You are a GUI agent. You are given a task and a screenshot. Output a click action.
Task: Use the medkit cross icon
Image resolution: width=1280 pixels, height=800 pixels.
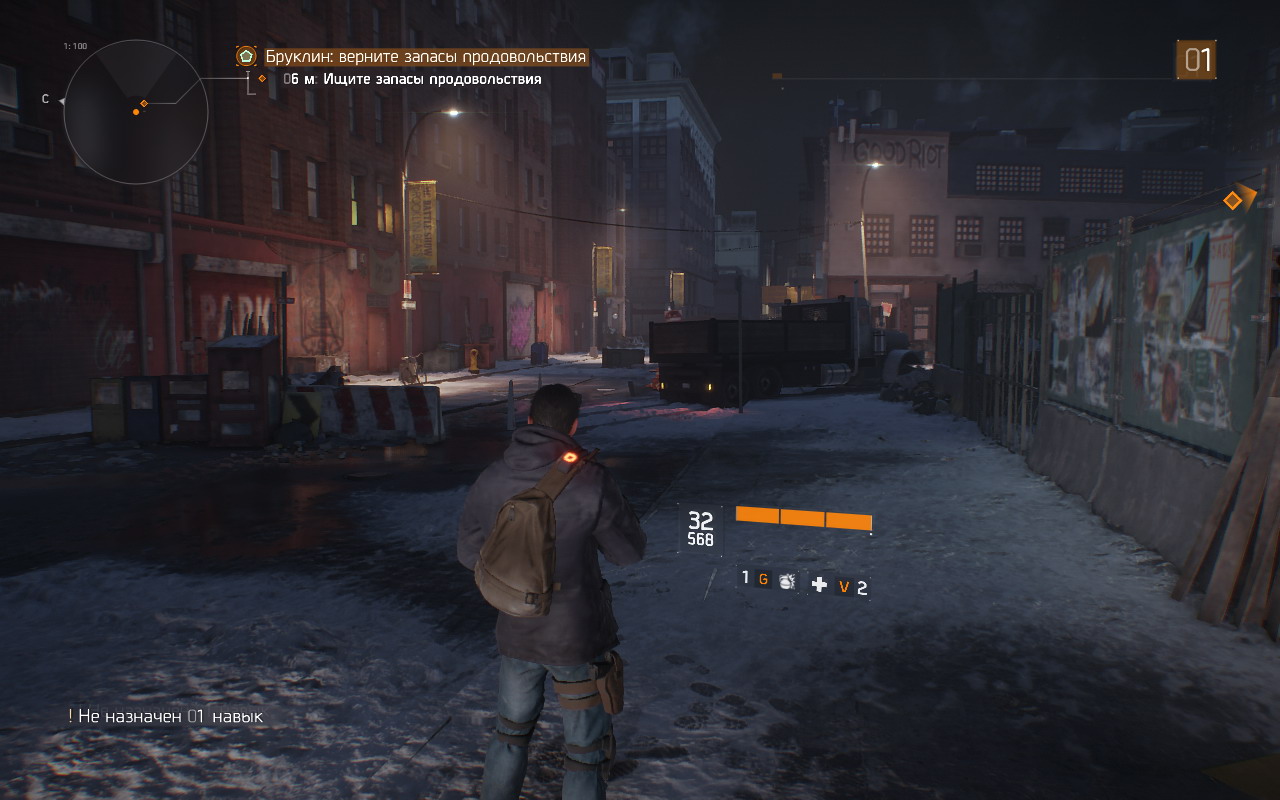click(819, 585)
